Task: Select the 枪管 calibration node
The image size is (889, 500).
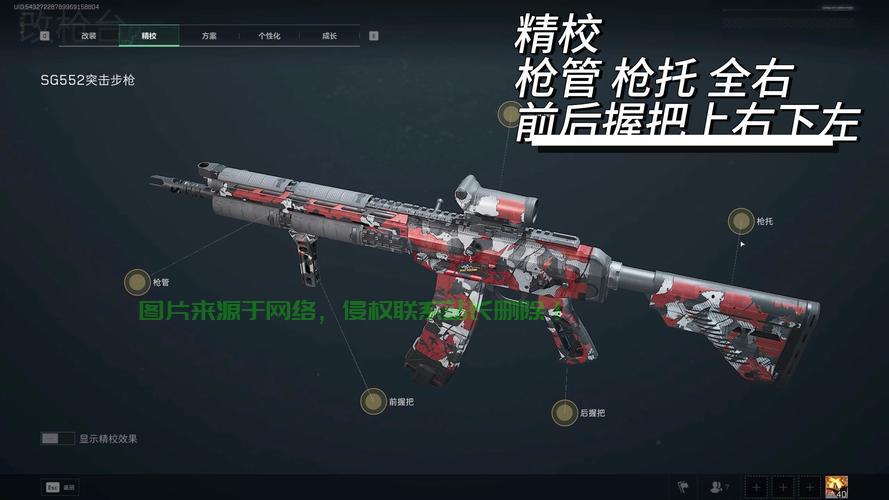Action: 137,282
